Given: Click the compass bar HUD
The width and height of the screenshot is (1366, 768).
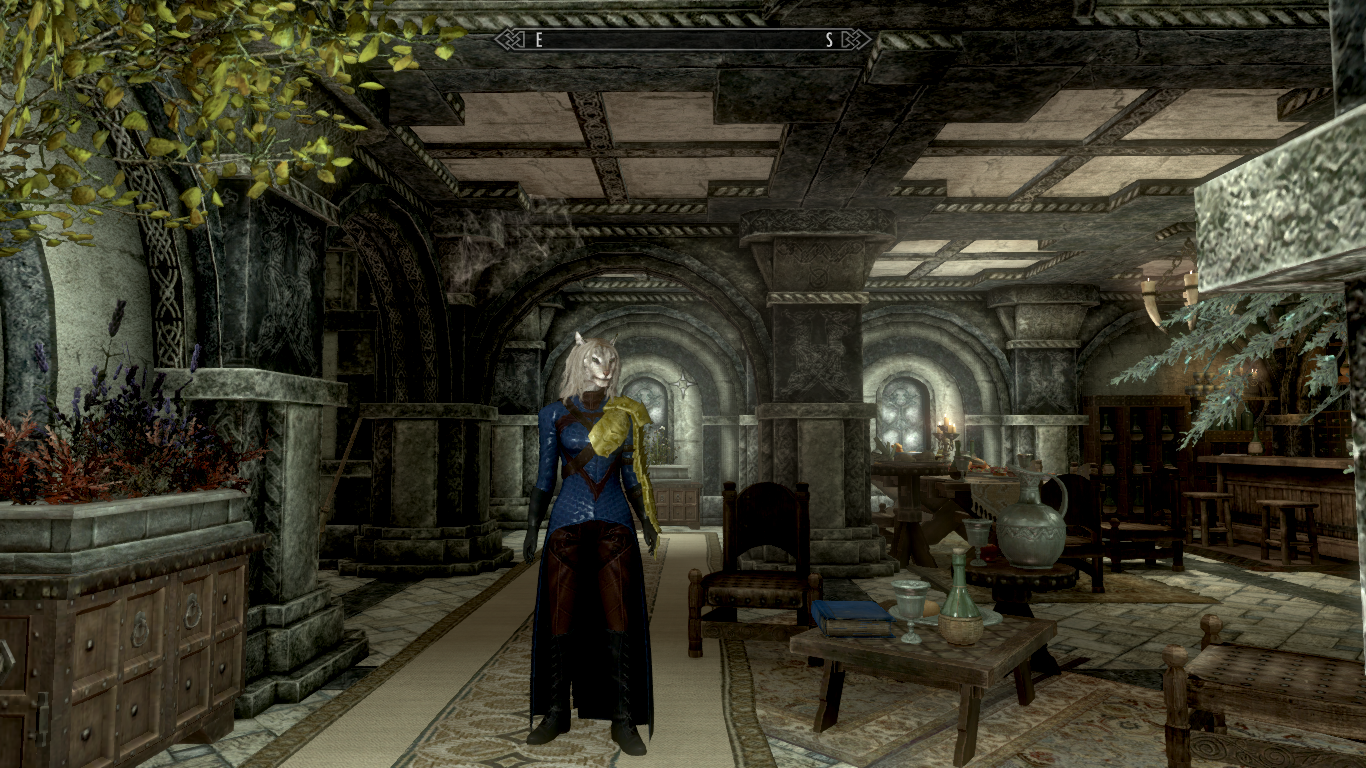Looking at the screenshot, I should tap(683, 40).
